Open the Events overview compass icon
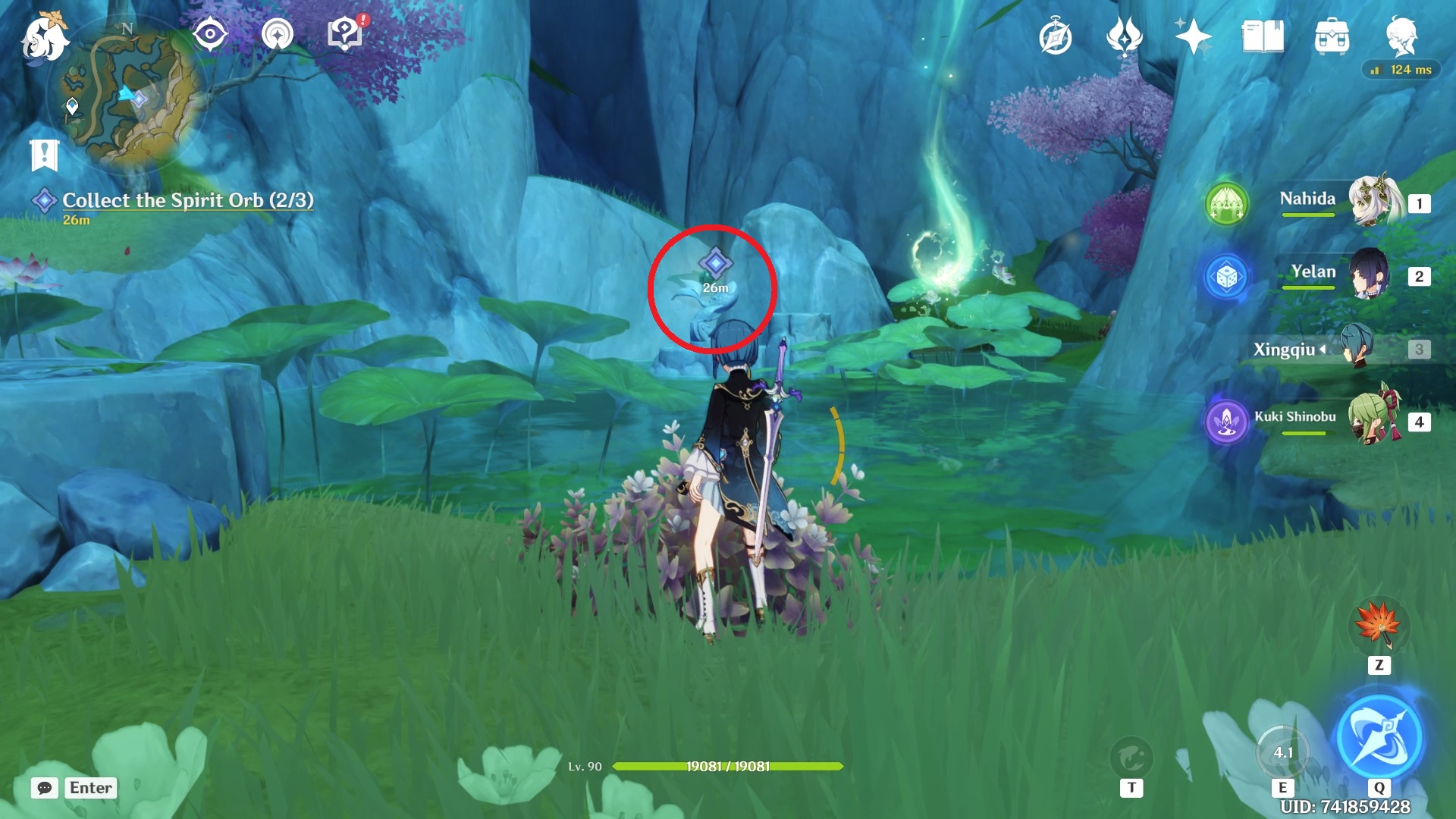This screenshot has width=1456, height=819. pyautogui.click(x=1057, y=34)
